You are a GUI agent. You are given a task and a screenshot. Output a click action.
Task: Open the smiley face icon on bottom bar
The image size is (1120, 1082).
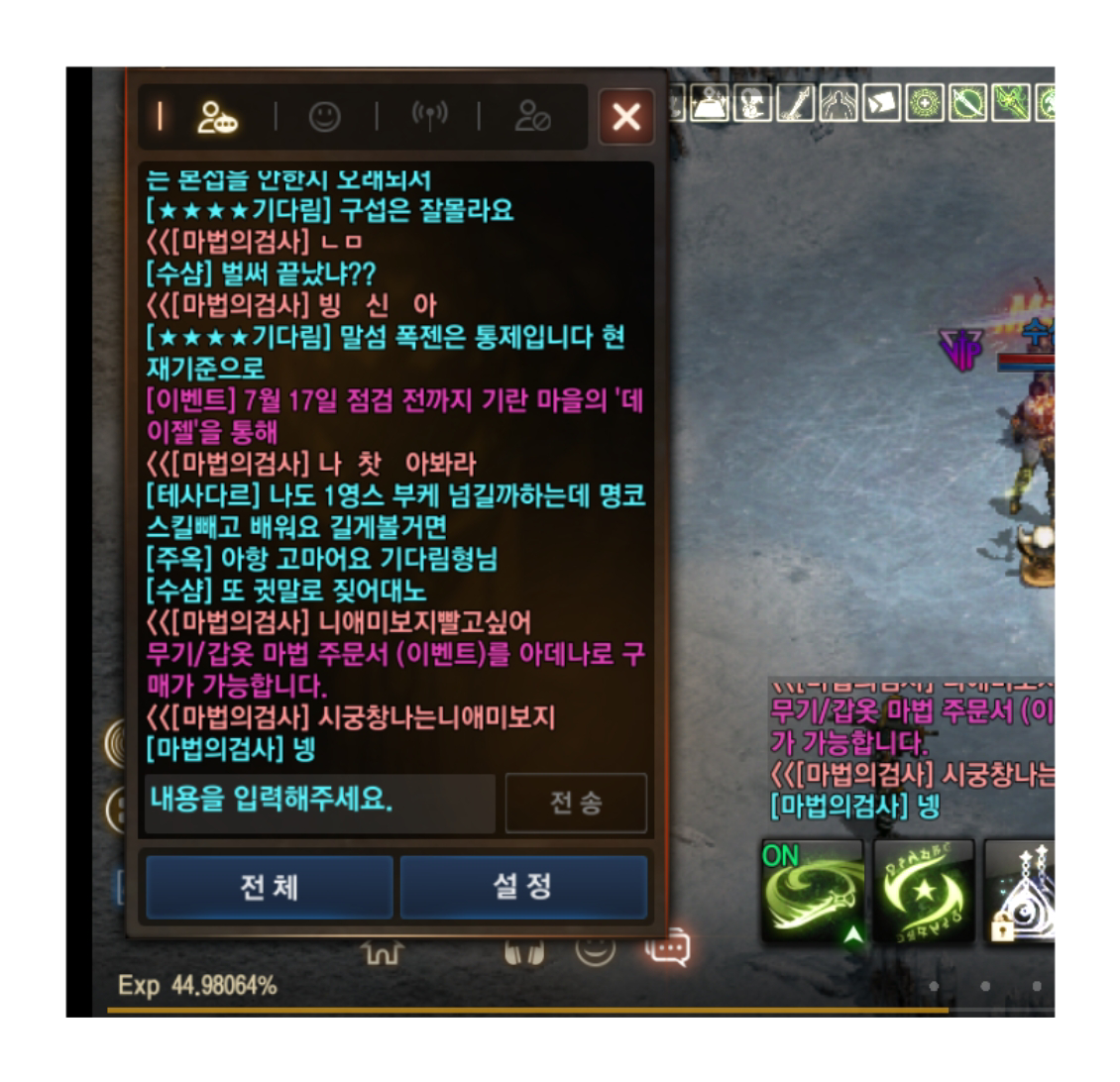click(596, 948)
